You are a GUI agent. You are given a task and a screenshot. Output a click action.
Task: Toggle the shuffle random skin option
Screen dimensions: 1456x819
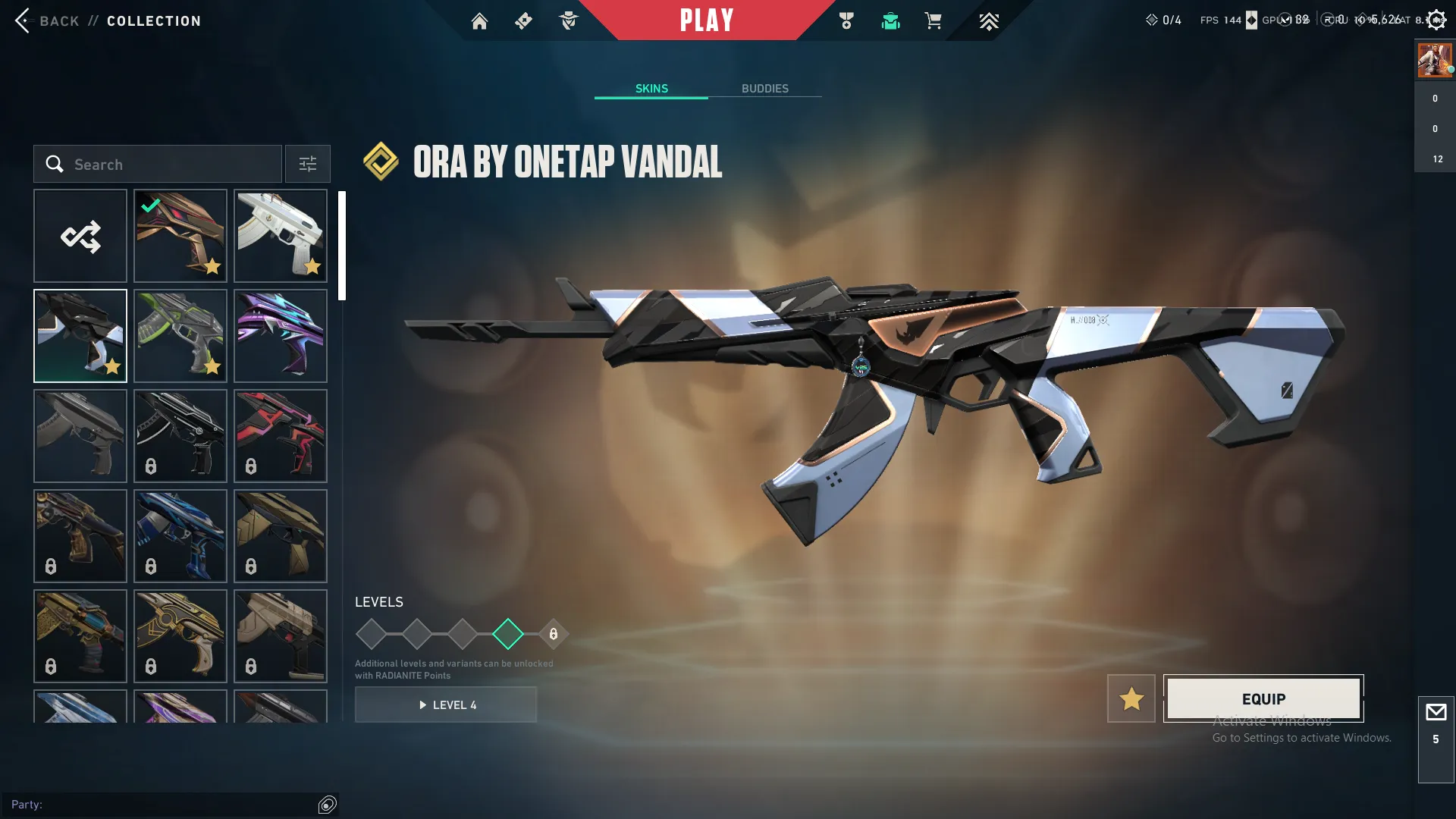click(80, 236)
